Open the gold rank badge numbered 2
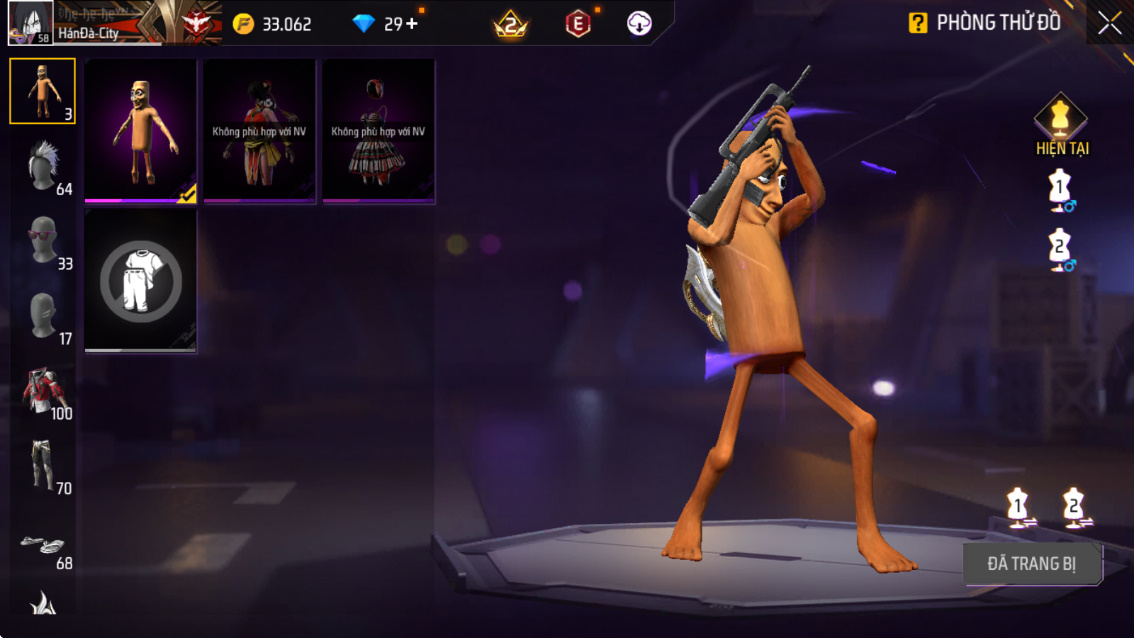The image size is (1134, 638). coord(511,24)
